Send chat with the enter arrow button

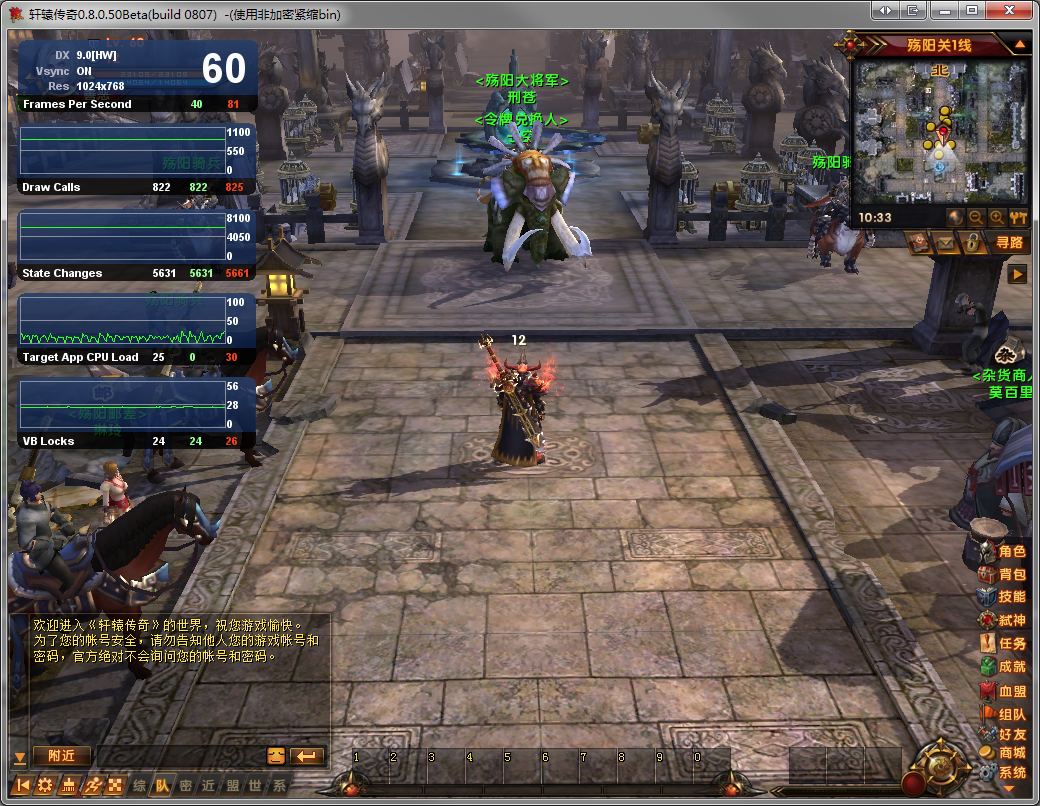point(308,756)
